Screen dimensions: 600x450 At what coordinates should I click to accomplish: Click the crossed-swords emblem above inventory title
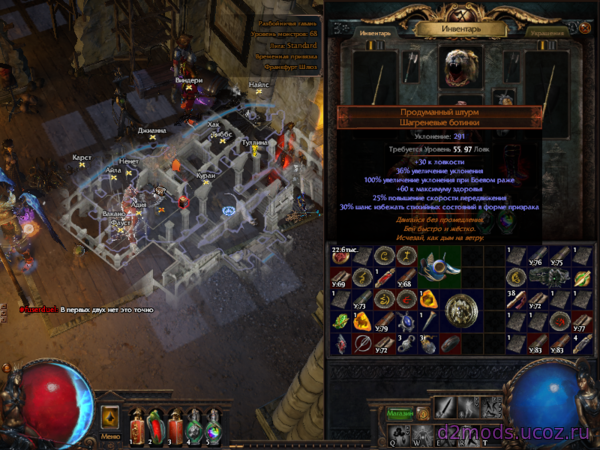[x=462, y=12]
